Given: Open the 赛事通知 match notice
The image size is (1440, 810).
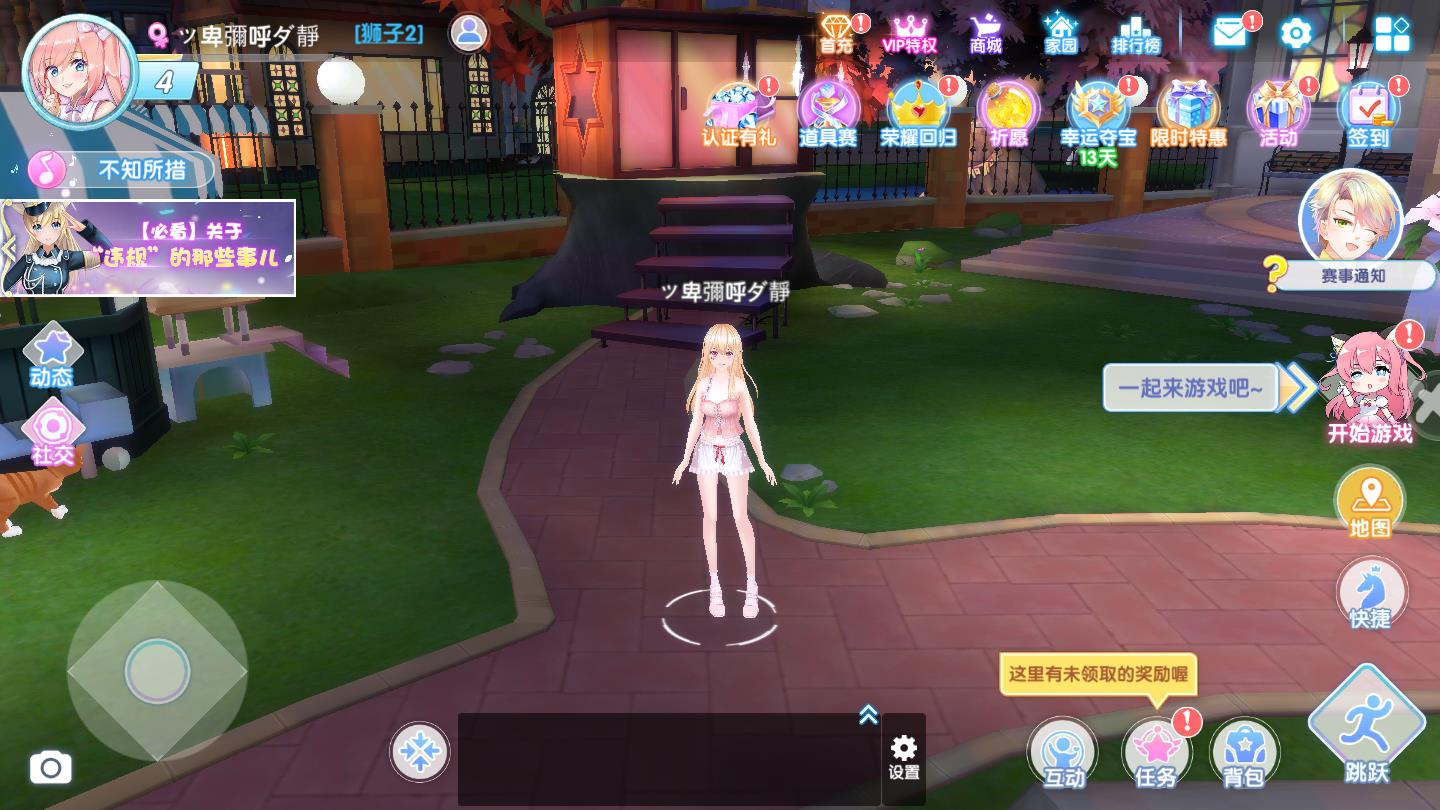Looking at the screenshot, I should point(1355,275).
